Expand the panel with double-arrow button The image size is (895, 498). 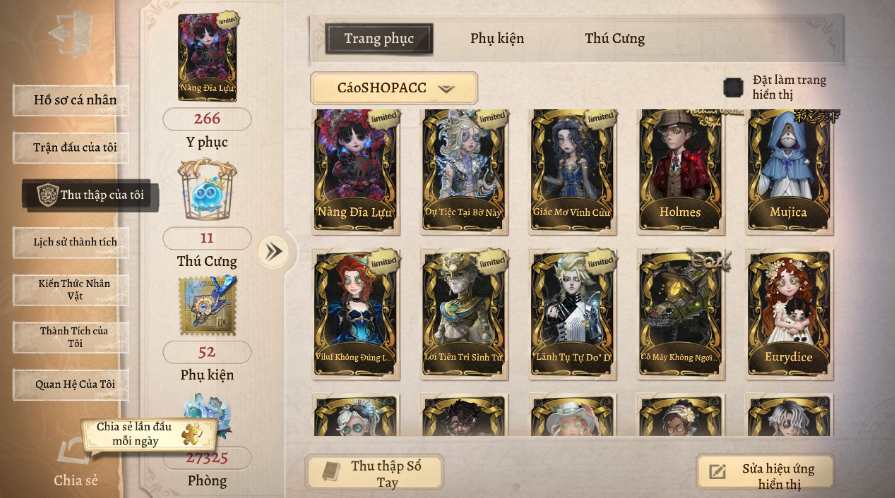(x=273, y=251)
